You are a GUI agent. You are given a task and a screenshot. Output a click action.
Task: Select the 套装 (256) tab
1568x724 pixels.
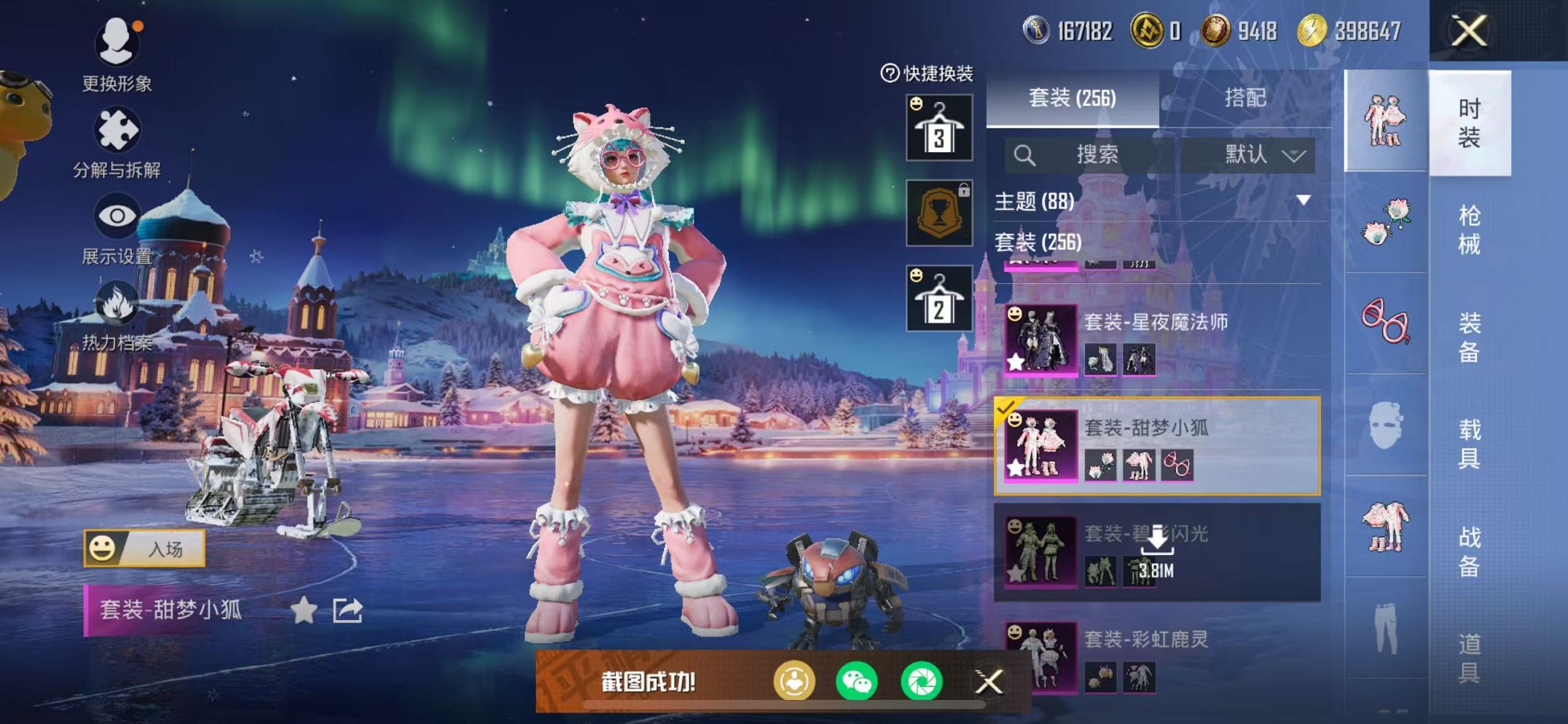pos(1072,98)
